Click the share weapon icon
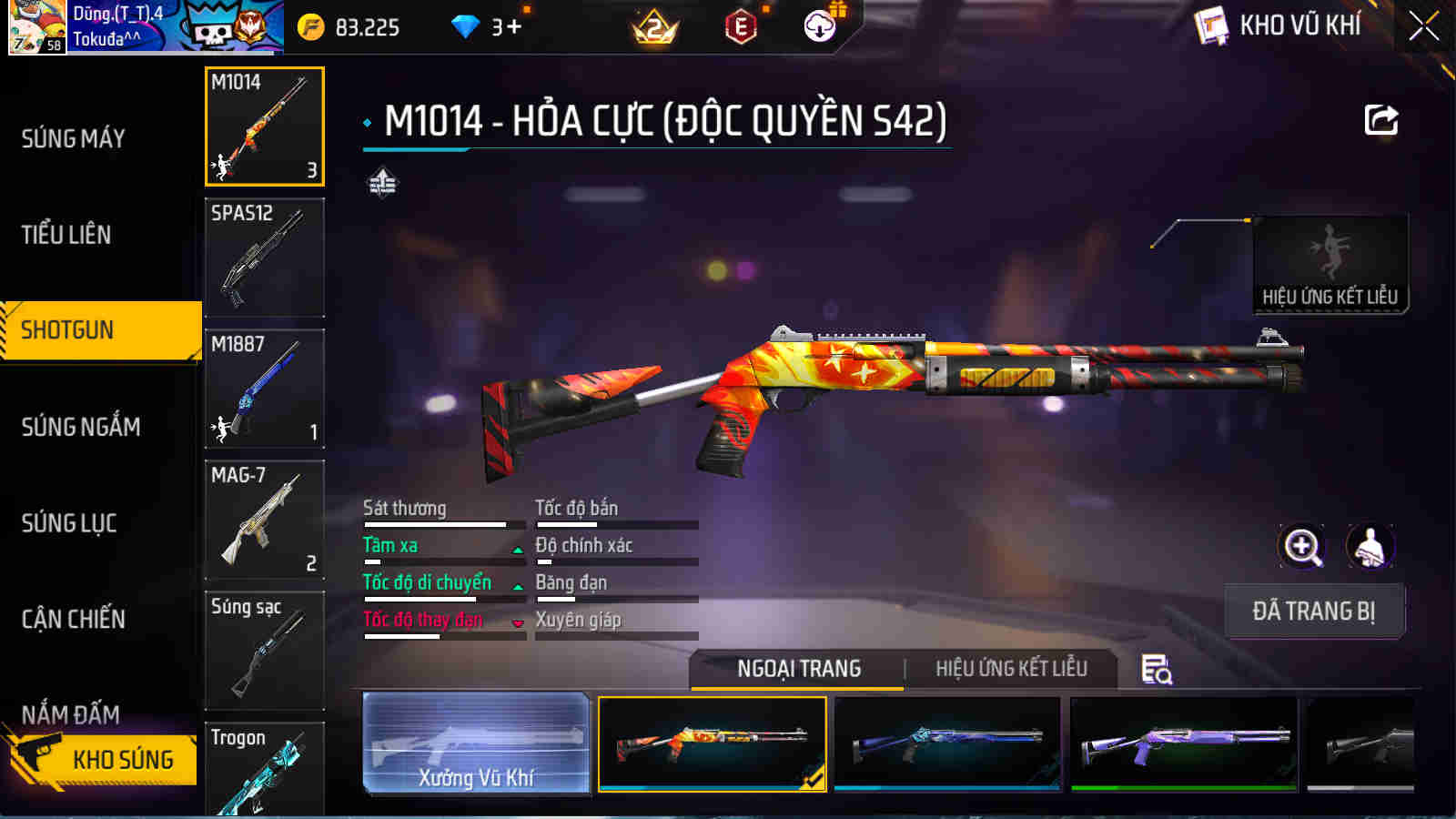1456x819 pixels. point(1380,119)
